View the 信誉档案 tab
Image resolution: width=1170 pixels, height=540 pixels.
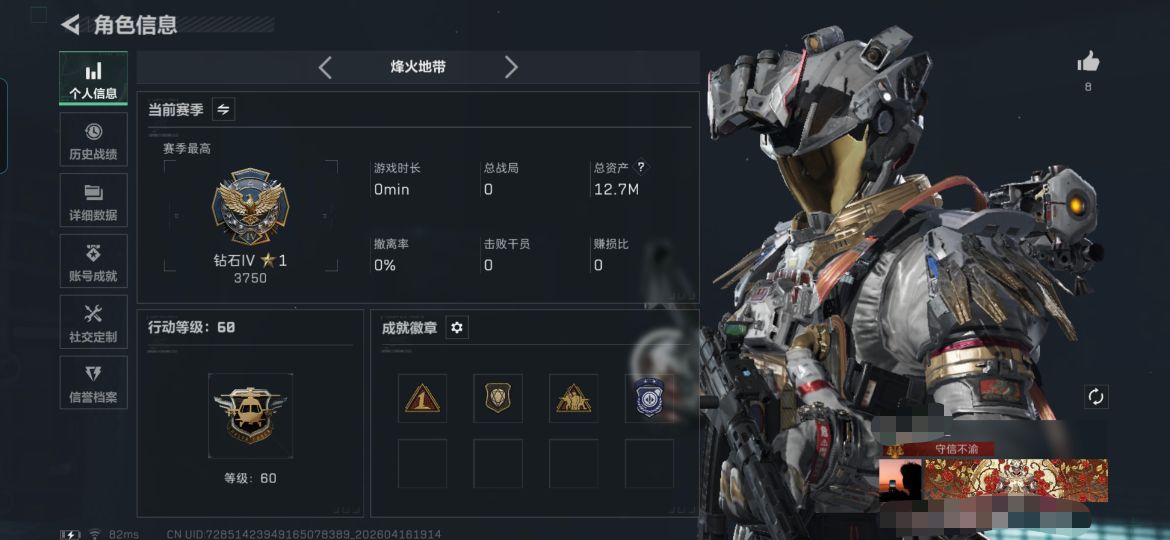click(x=93, y=384)
